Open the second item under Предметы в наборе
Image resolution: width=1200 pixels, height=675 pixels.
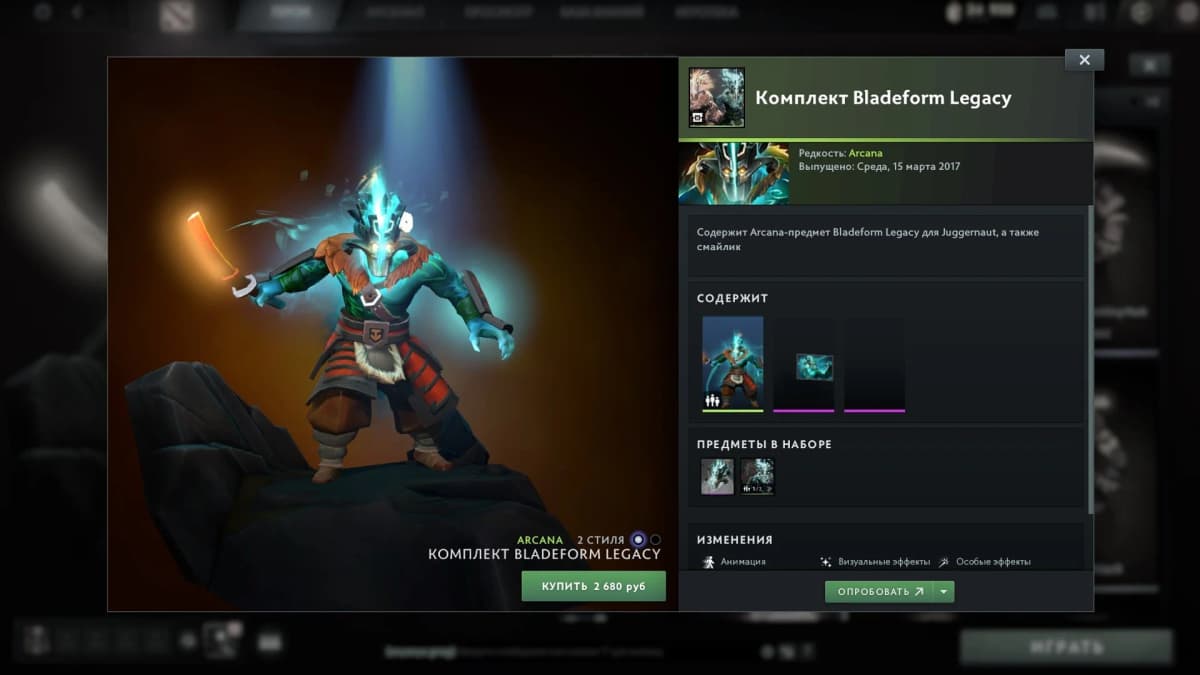(x=757, y=476)
